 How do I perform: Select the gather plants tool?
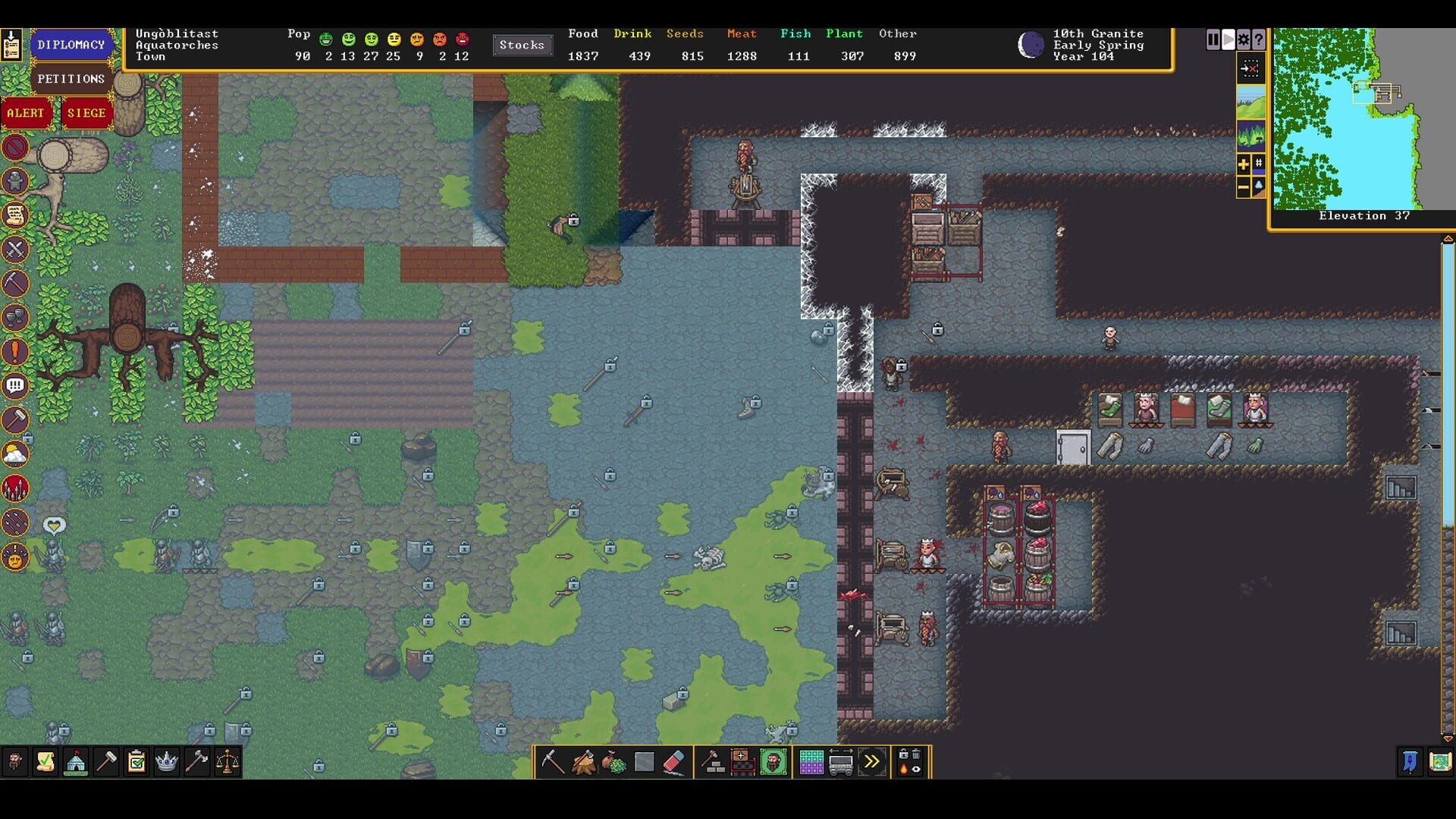[614, 762]
